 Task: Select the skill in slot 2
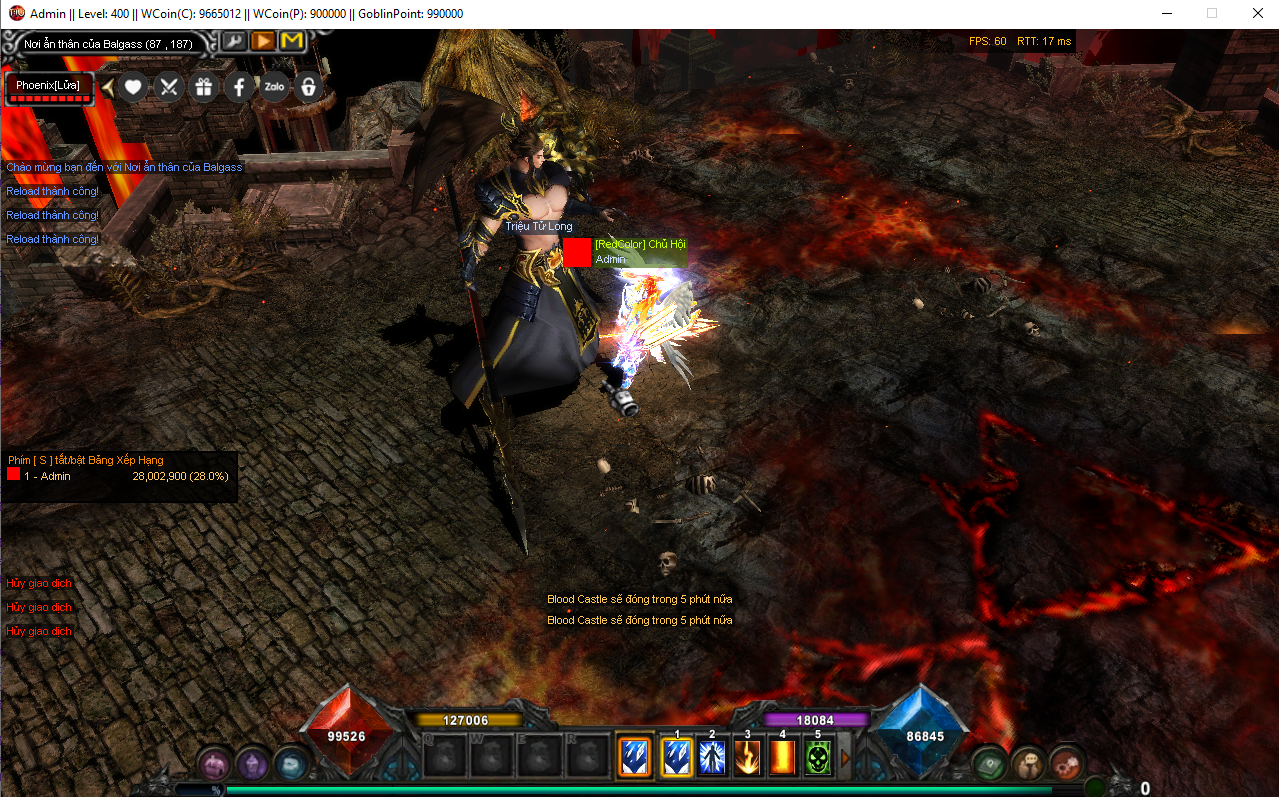tap(712, 758)
